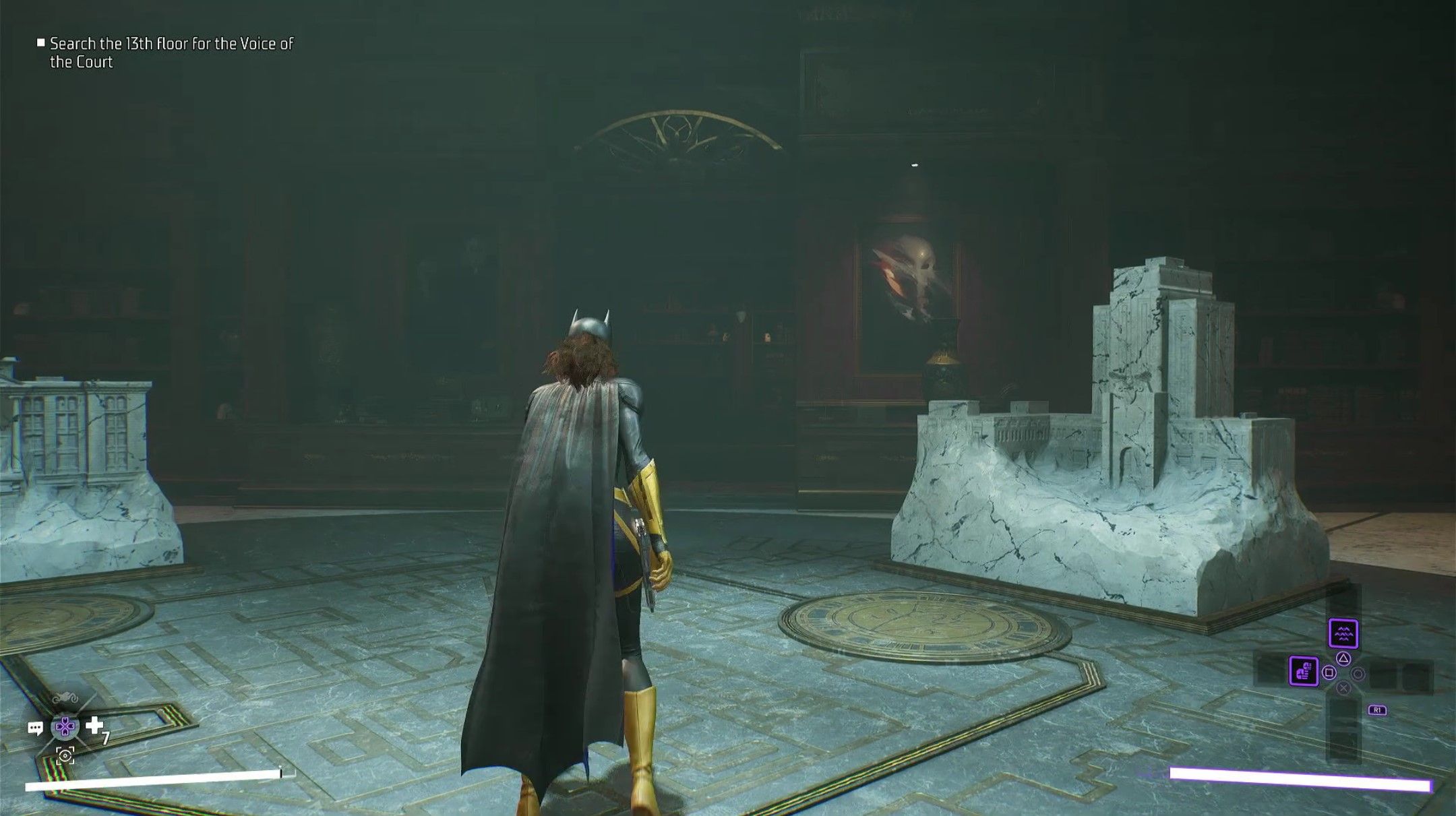Click the R1 labeled button prompt
This screenshot has height=816, width=1456.
point(1377,710)
